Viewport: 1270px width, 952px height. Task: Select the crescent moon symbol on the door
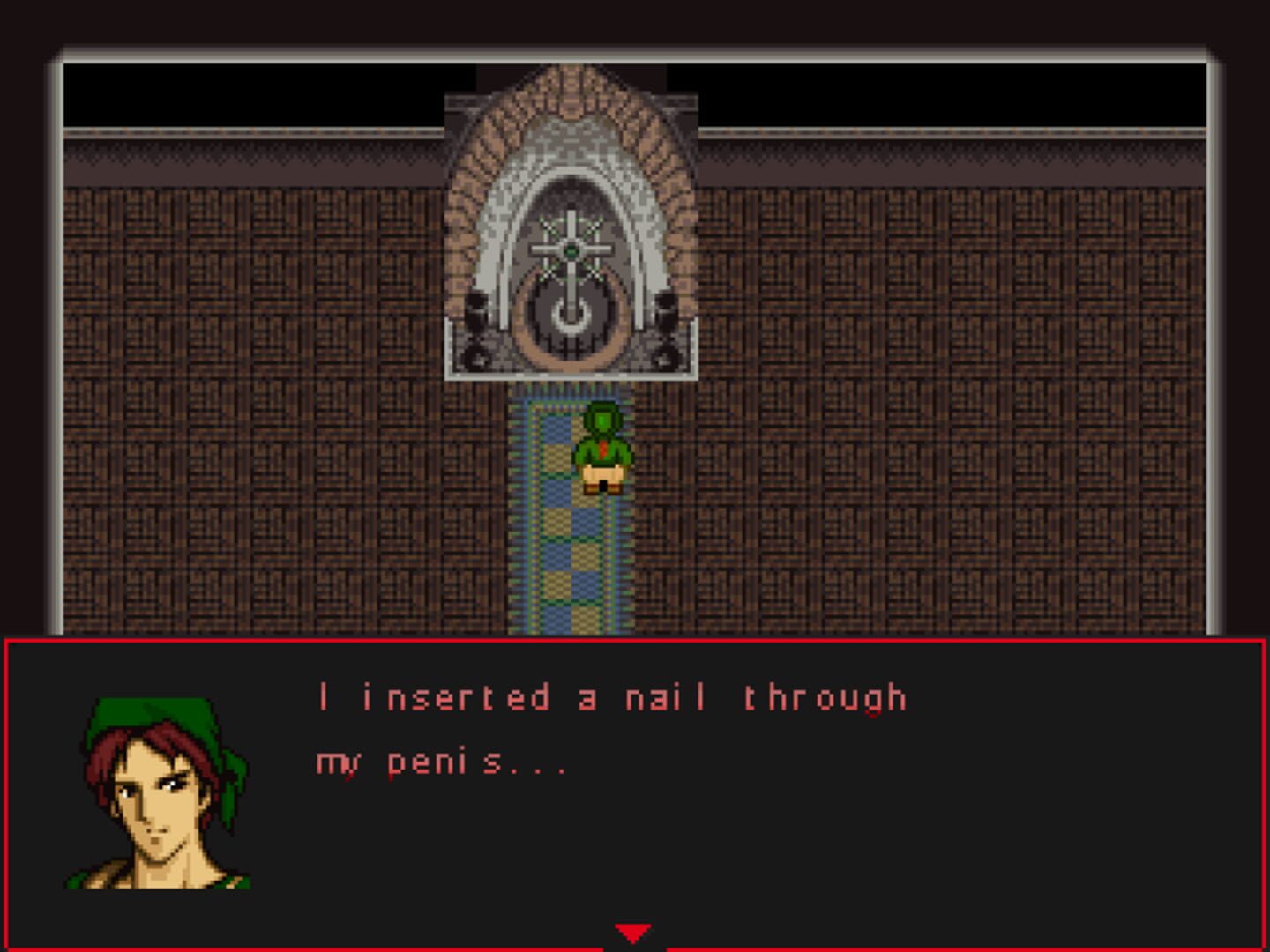click(x=571, y=317)
